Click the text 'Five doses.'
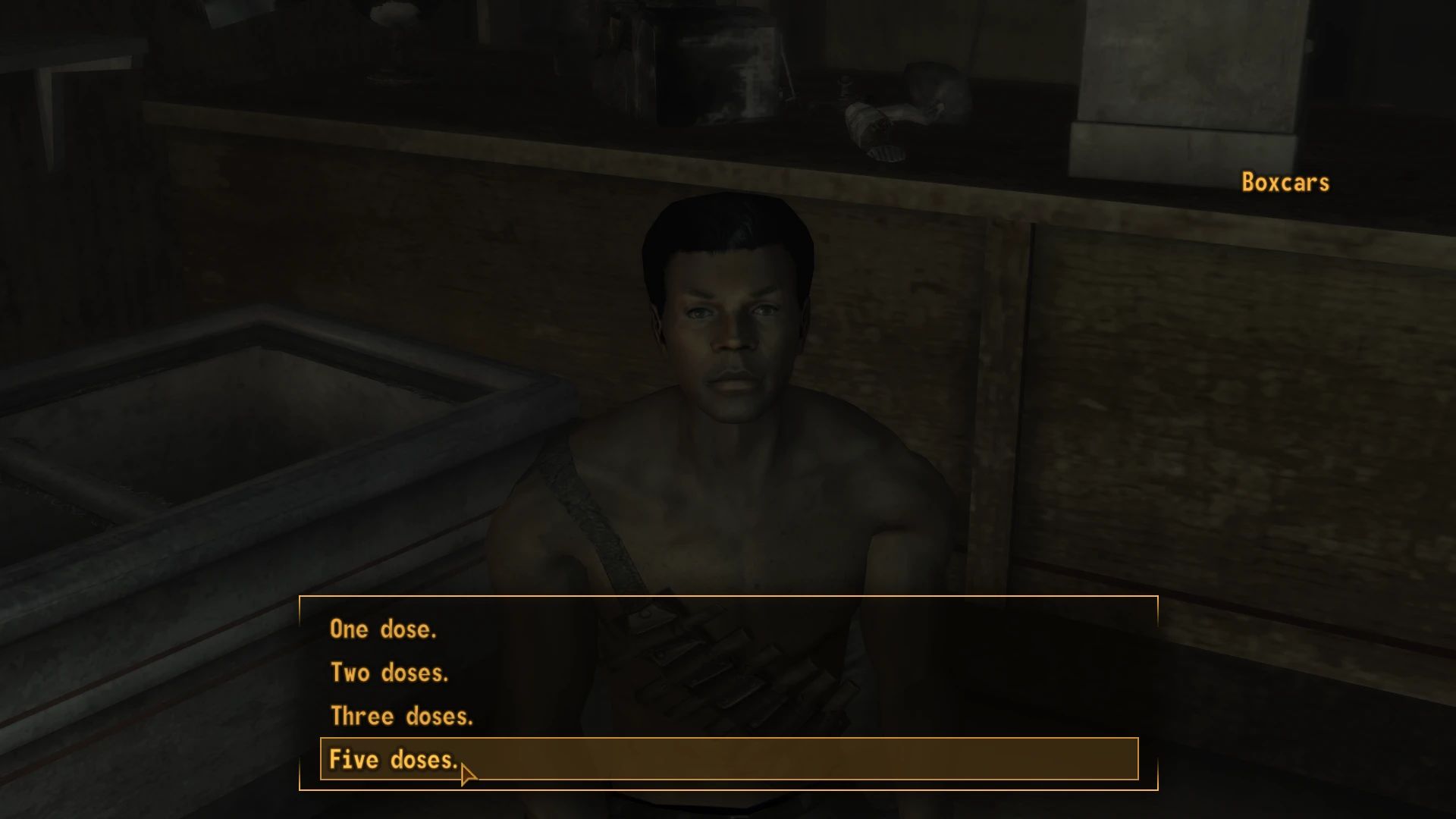1456x819 pixels. click(x=394, y=759)
